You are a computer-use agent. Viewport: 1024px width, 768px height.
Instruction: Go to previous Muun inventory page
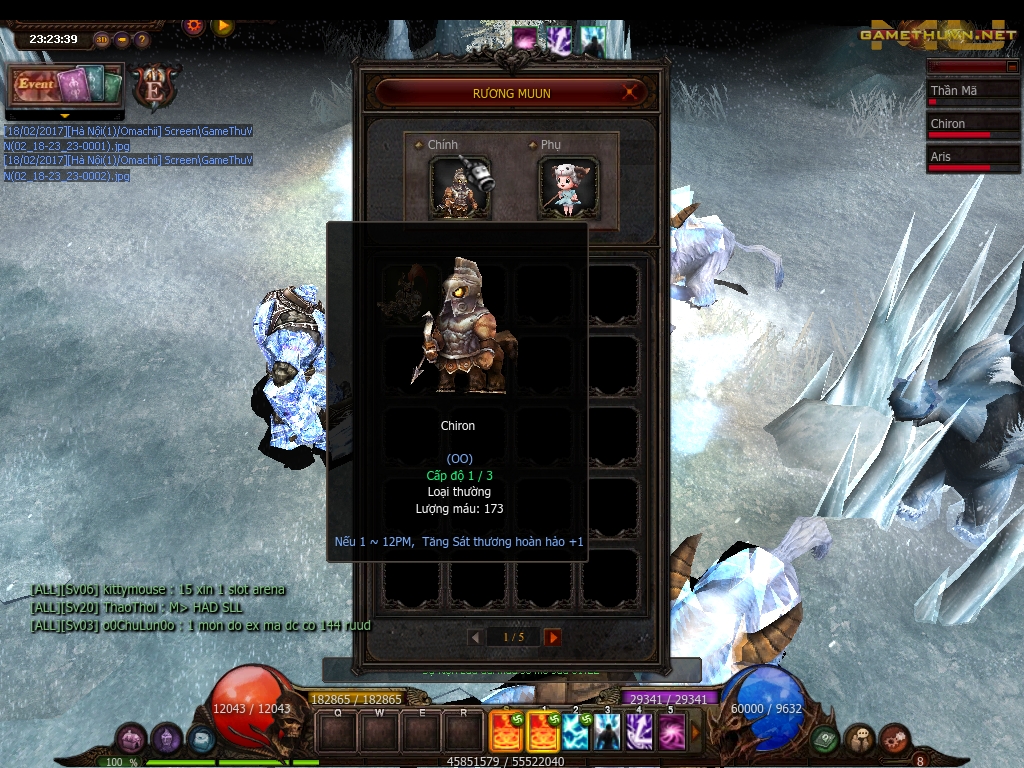click(476, 637)
